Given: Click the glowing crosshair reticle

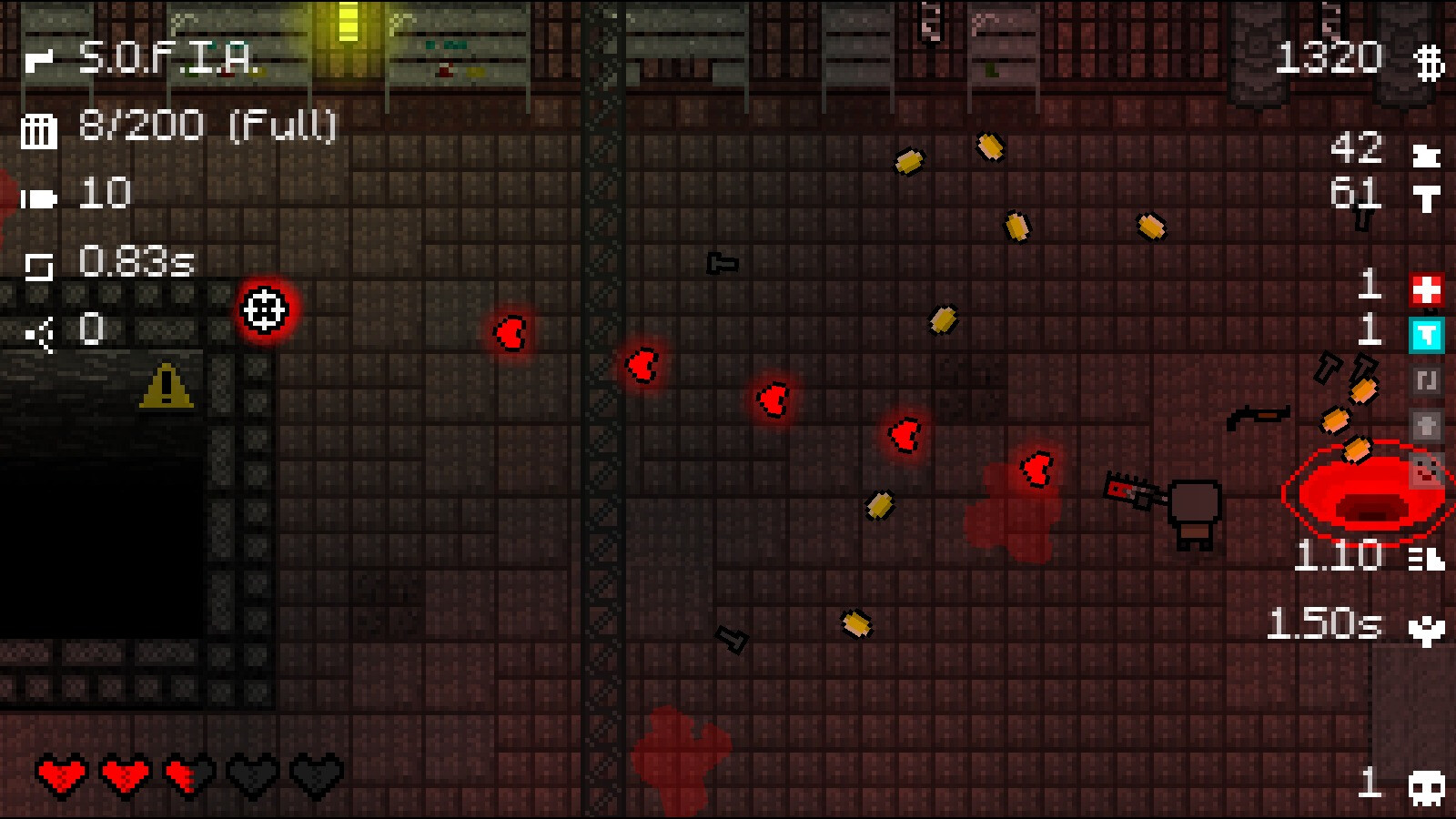Looking at the screenshot, I should coord(265,310).
